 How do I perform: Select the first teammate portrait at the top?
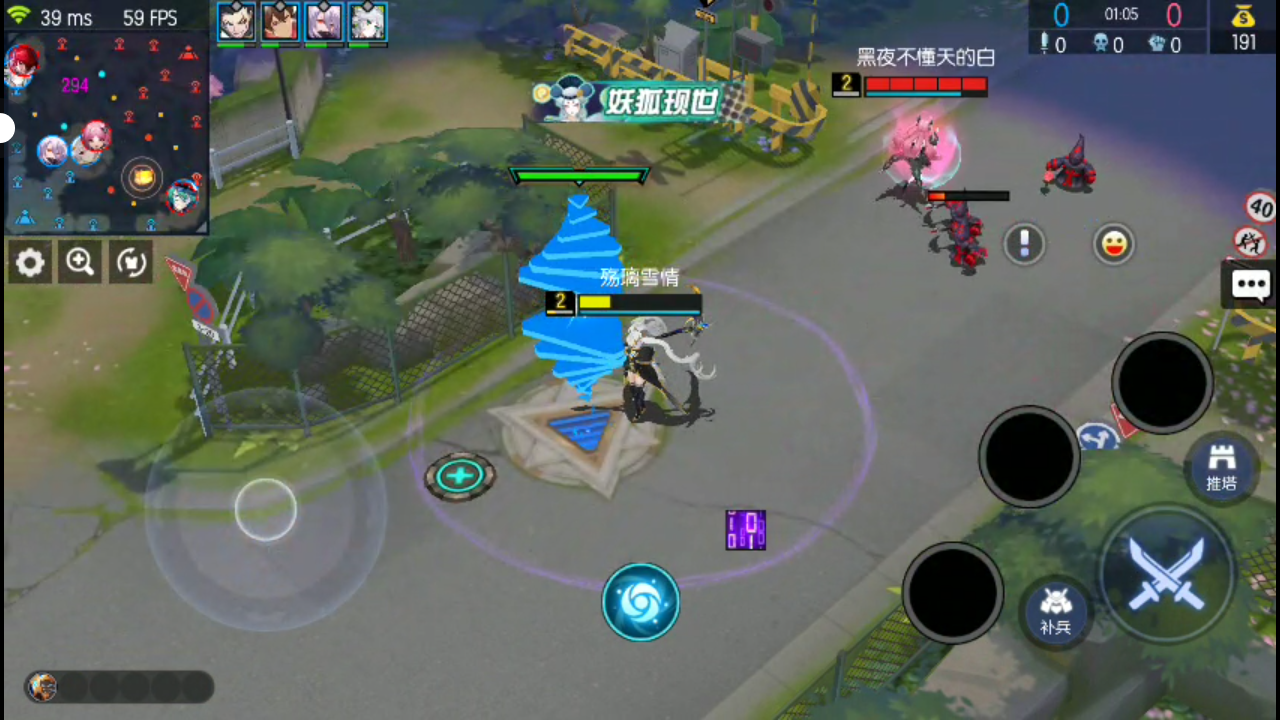(235, 21)
